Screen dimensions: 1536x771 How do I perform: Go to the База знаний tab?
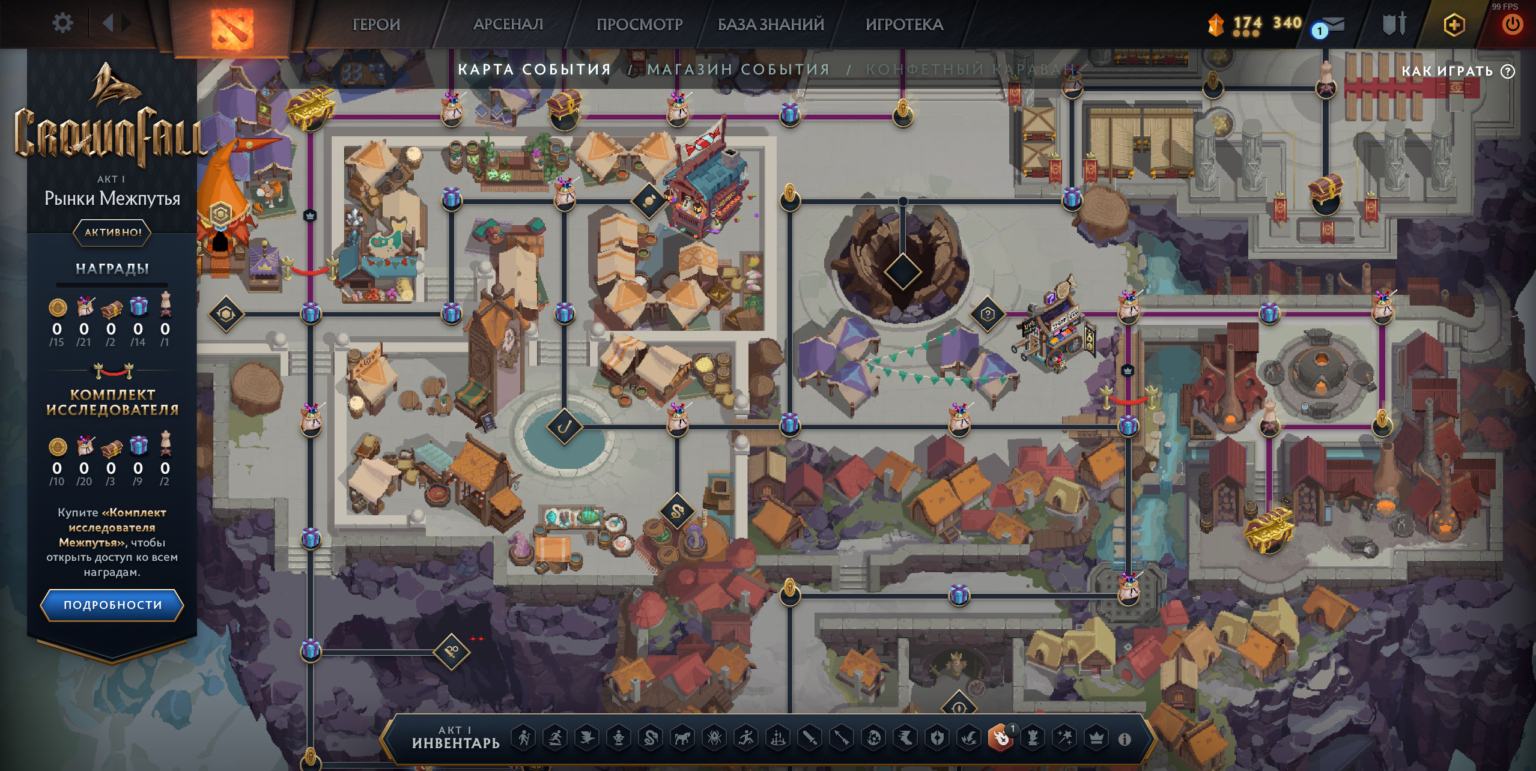coord(770,24)
